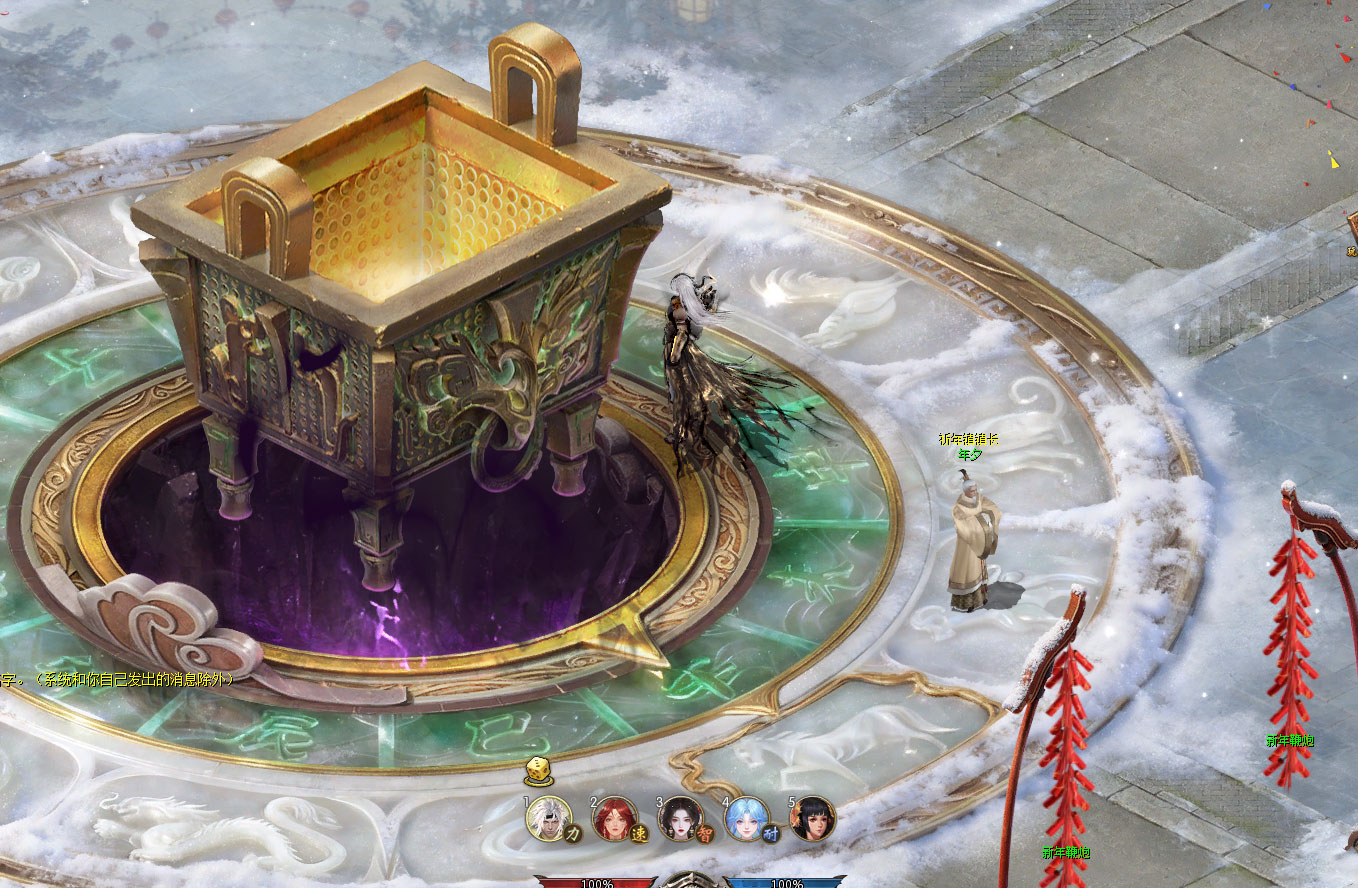Select the slot 5 portrait with the bob haircut
1358x888 pixels.
point(812,819)
